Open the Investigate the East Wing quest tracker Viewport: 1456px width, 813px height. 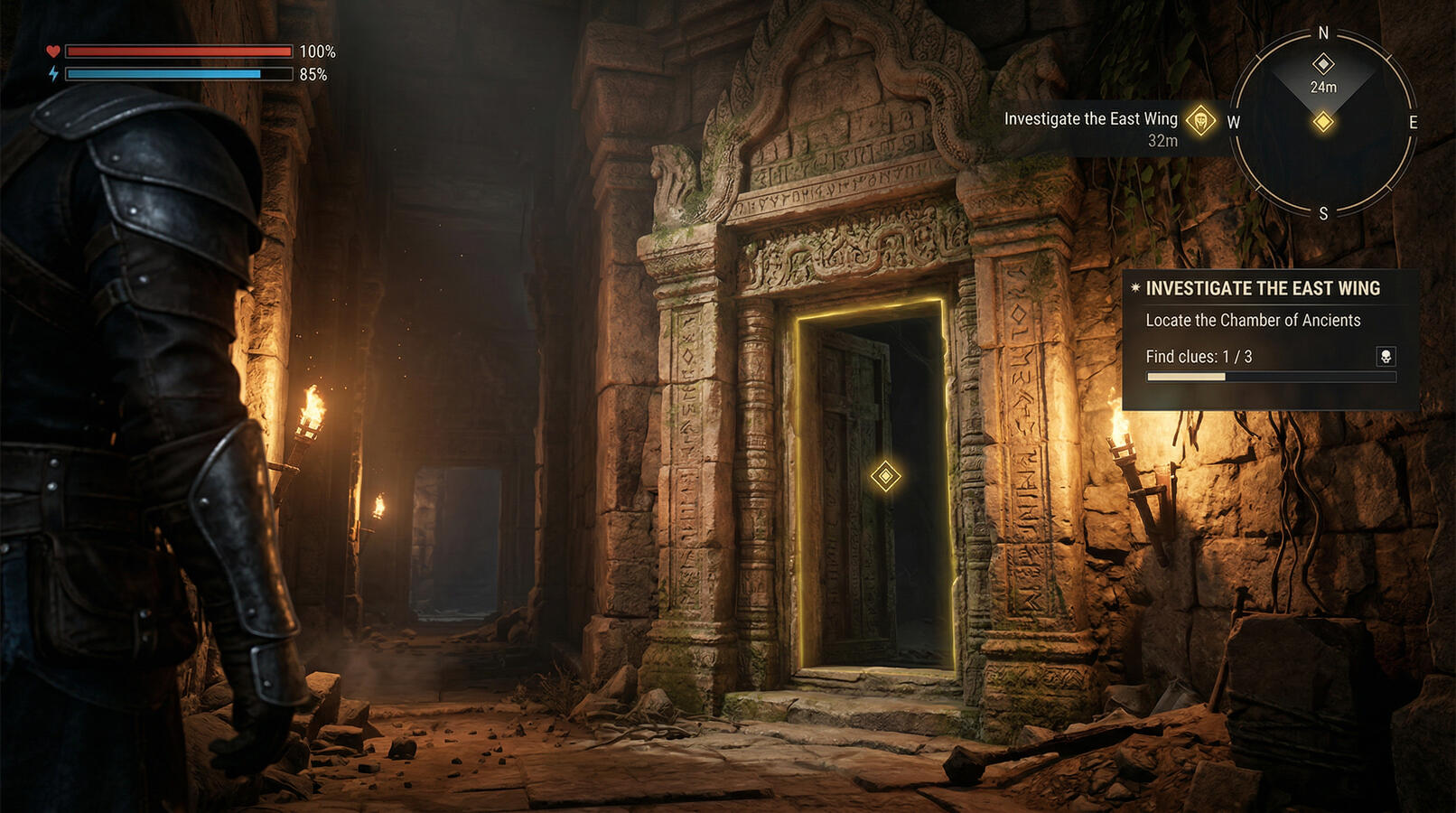point(1262,289)
